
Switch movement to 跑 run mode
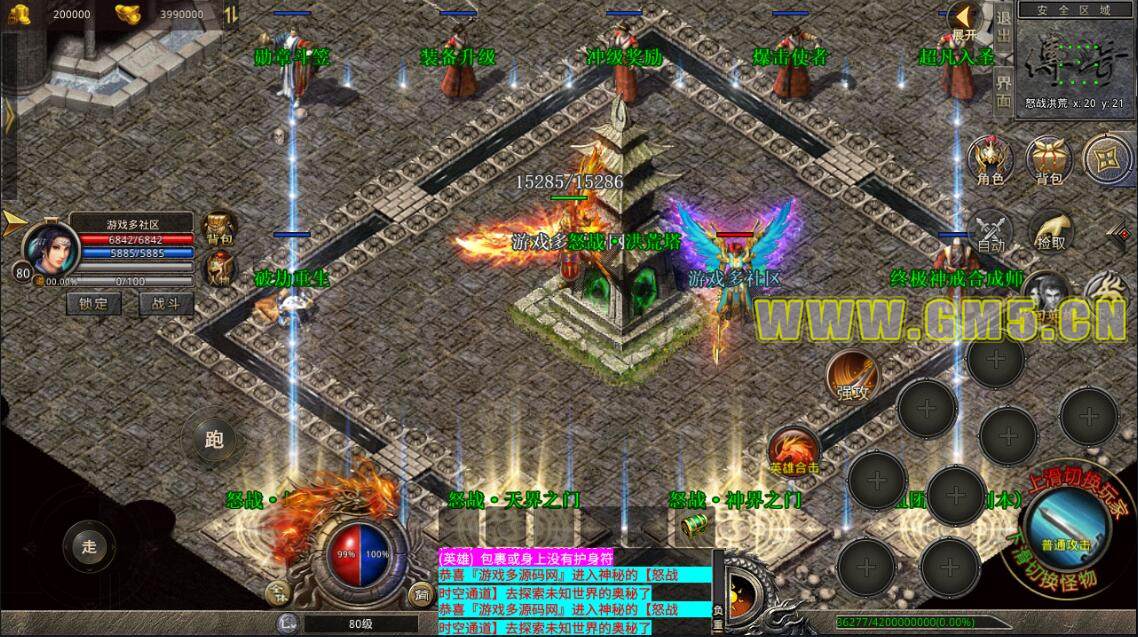(x=213, y=440)
